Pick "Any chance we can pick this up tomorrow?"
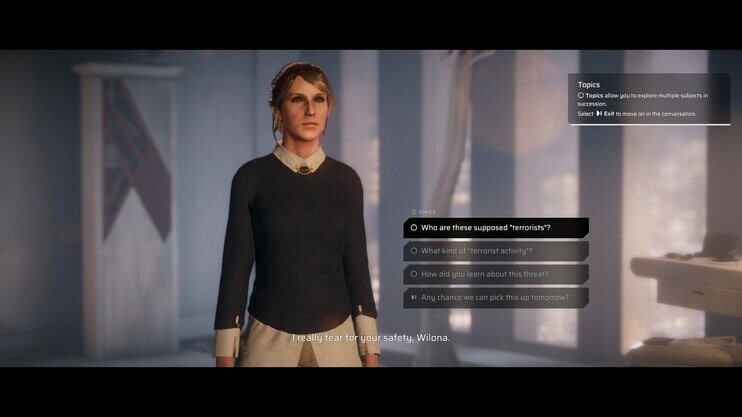The image size is (742, 417). coord(496,297)
